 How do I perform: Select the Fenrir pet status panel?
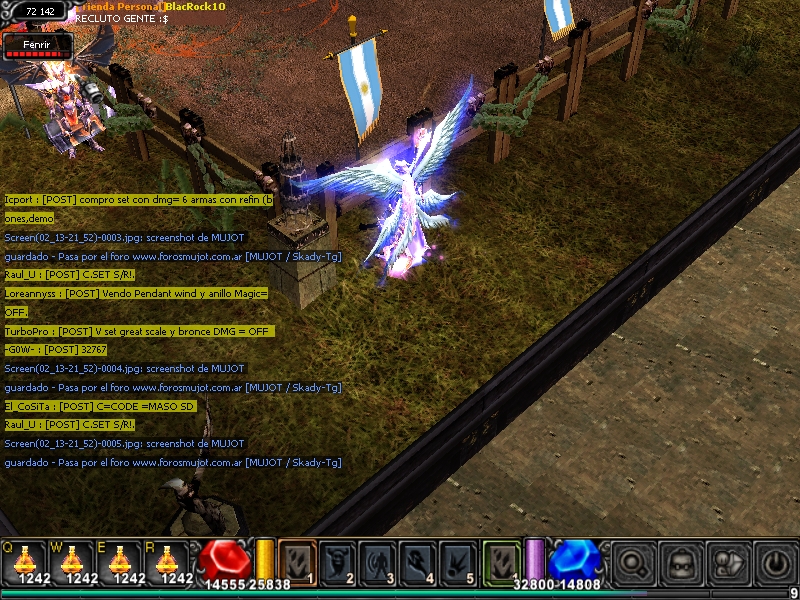tap(37, 45)
